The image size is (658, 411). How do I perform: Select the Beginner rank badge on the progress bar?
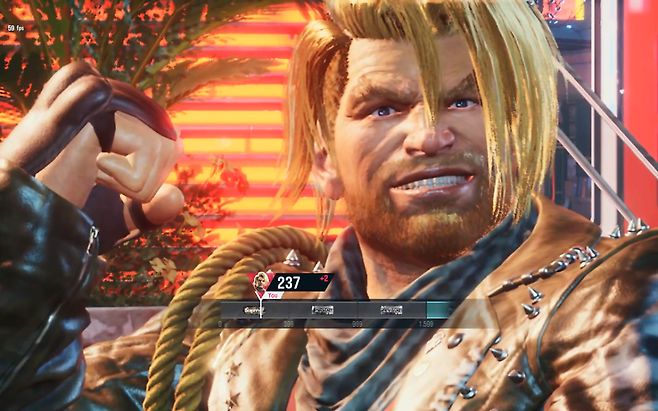253,310
